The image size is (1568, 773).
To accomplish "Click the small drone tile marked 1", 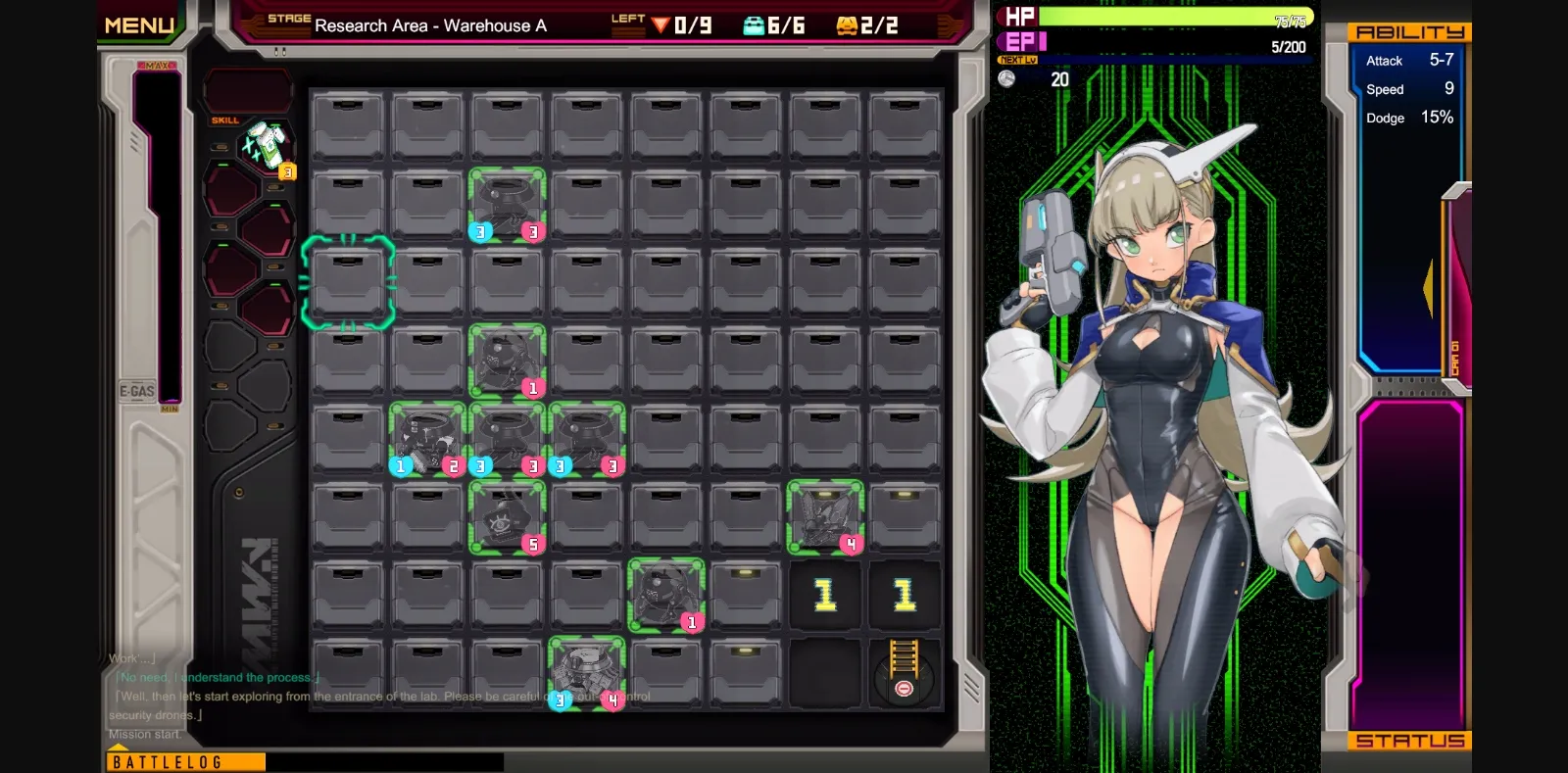I will tap(666, 591).
